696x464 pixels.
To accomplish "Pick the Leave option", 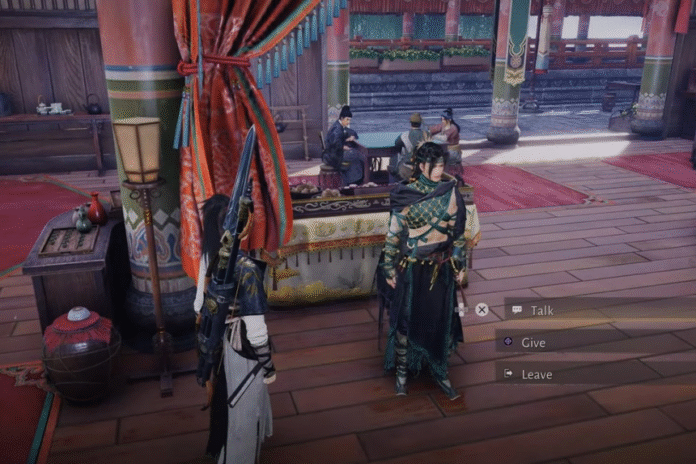I will [x=536, y=374].
